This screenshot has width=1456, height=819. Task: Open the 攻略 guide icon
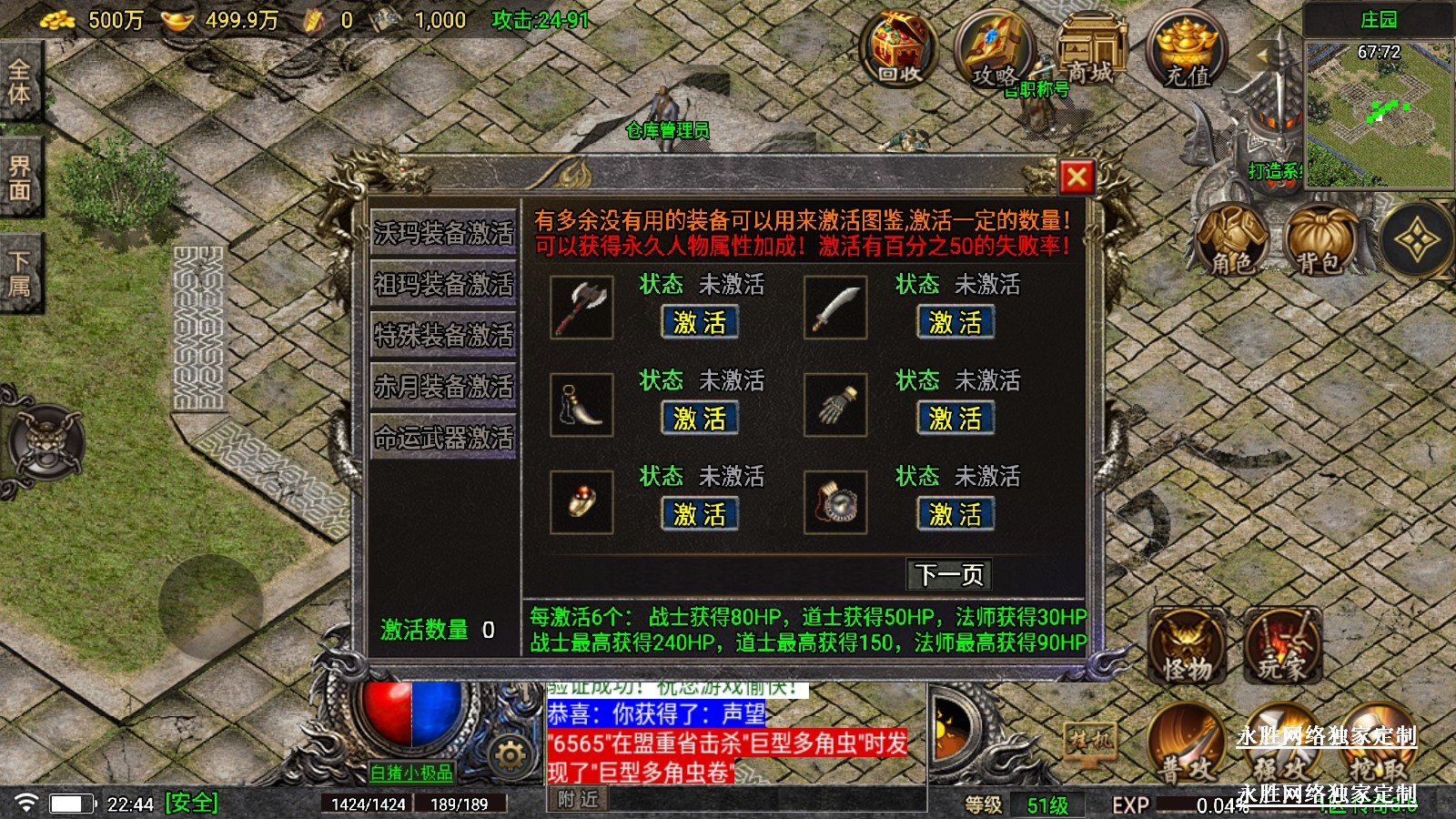tap(994, 52)
